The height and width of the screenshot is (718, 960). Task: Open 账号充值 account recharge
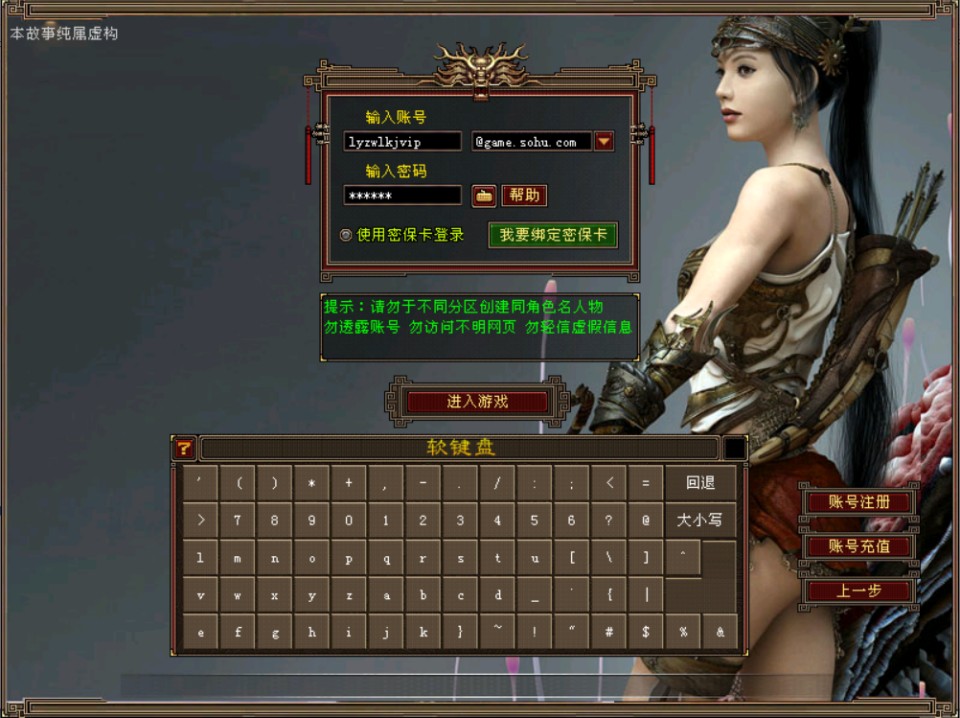click(x=859, y=546)
